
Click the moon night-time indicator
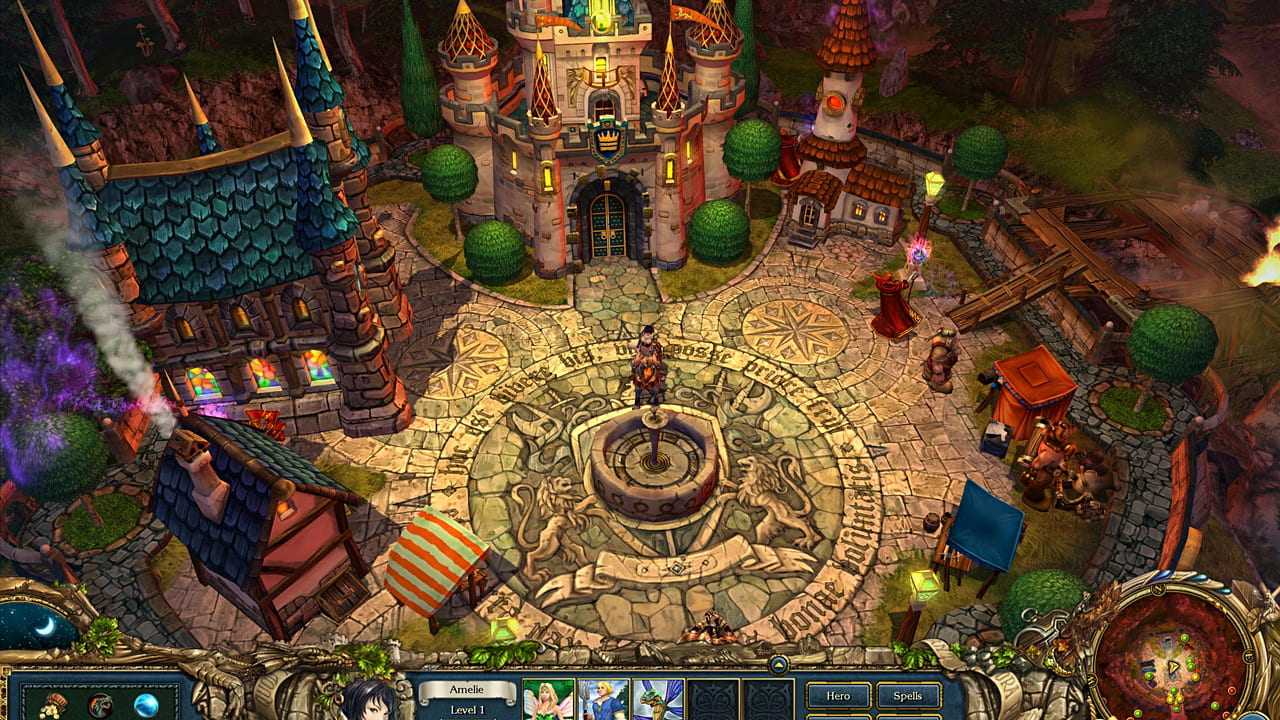point(45,626)
